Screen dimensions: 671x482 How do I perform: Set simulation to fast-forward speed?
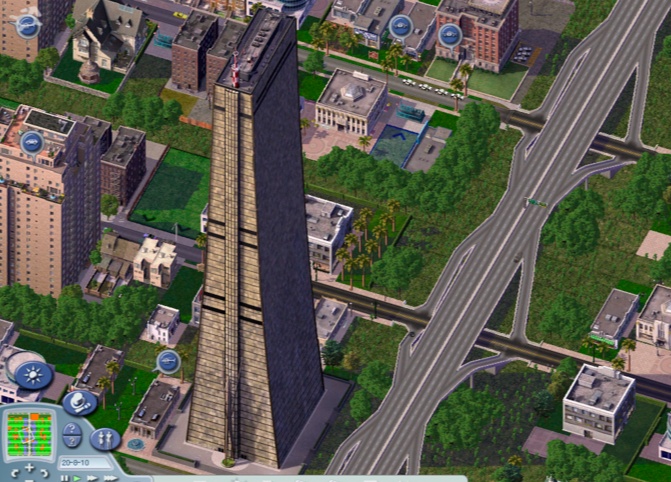[91, 478]
